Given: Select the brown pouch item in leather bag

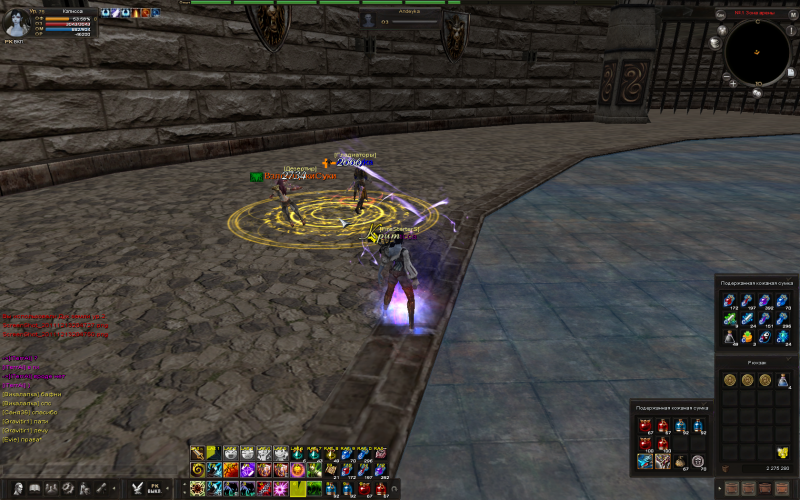Looking at the screenshot, I should click(x=679, y=461).
